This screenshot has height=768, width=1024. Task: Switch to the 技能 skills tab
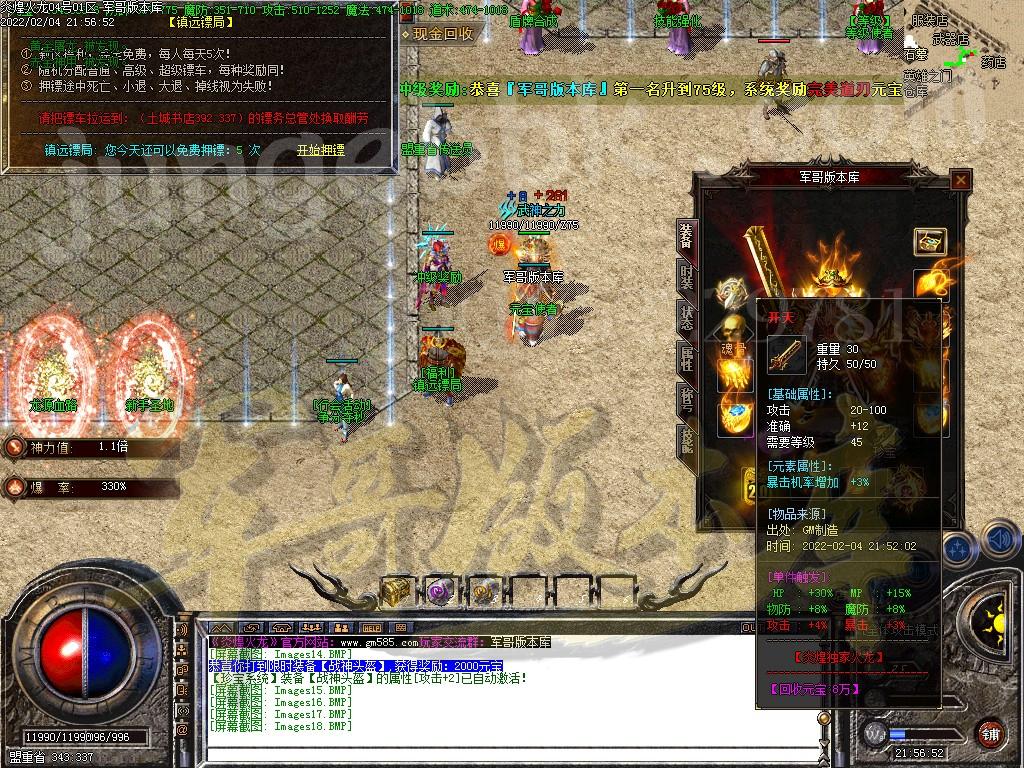pos(686,440)
